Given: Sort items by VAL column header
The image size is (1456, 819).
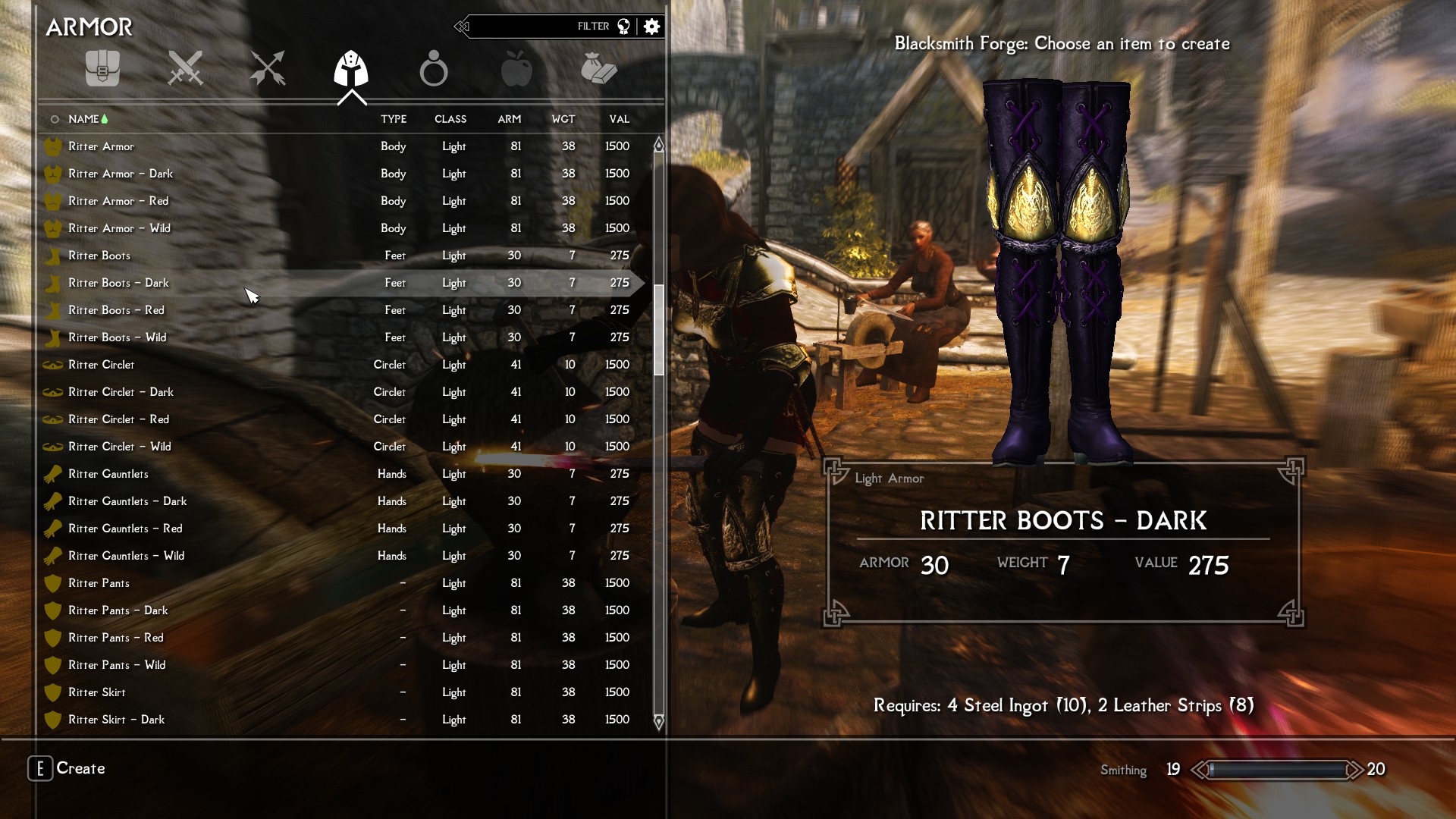Looking at the screenshot, I should (x=619, y=119).
